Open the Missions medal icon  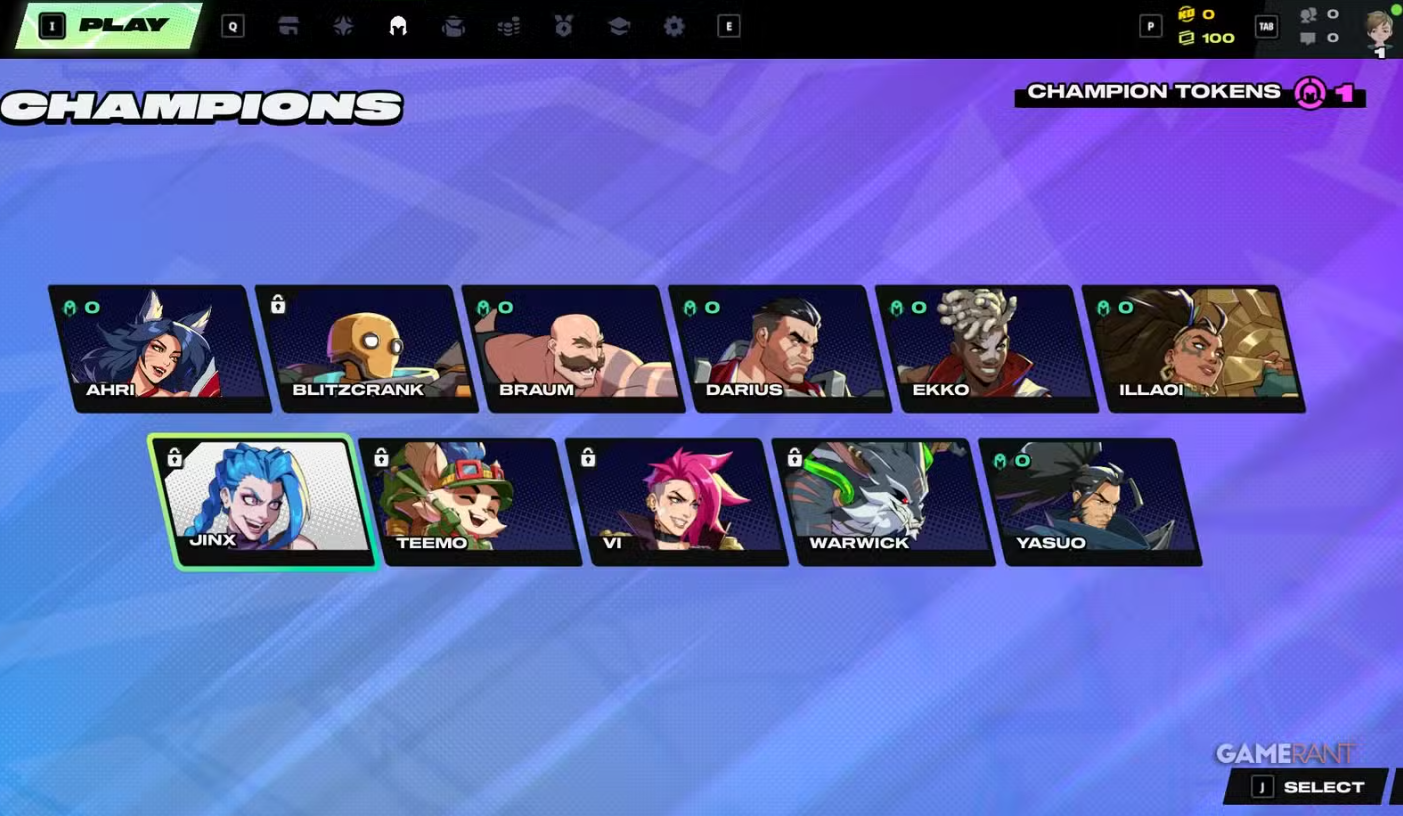[563, 26]
